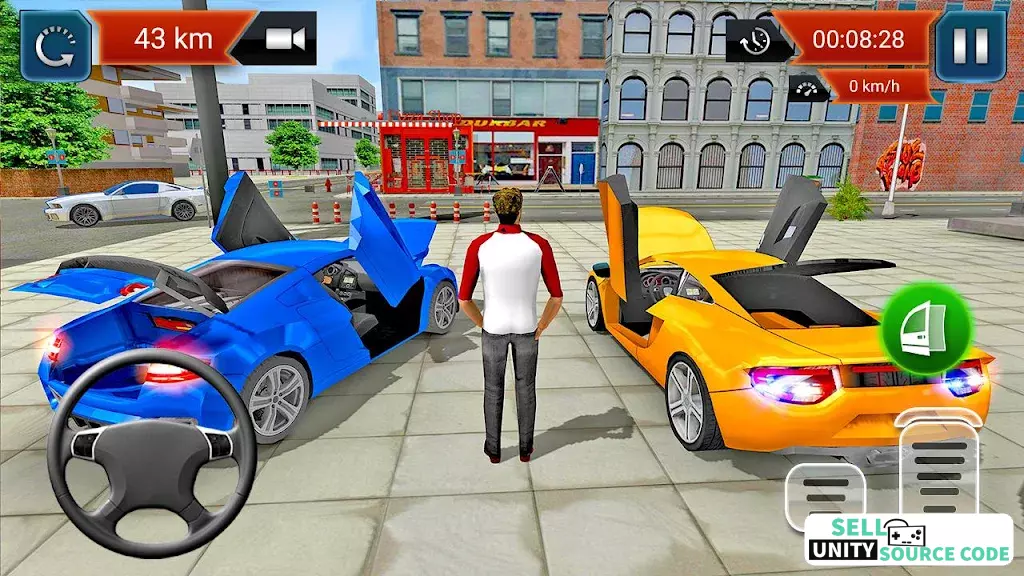
Task: Toggle the green car door button
Action: click(x=926, y=329)
